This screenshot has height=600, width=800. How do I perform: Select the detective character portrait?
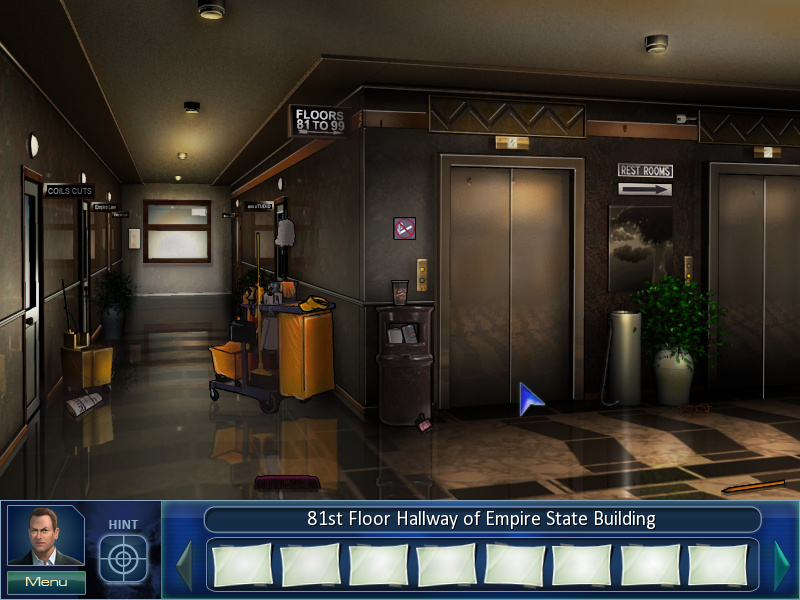[46, 537]
